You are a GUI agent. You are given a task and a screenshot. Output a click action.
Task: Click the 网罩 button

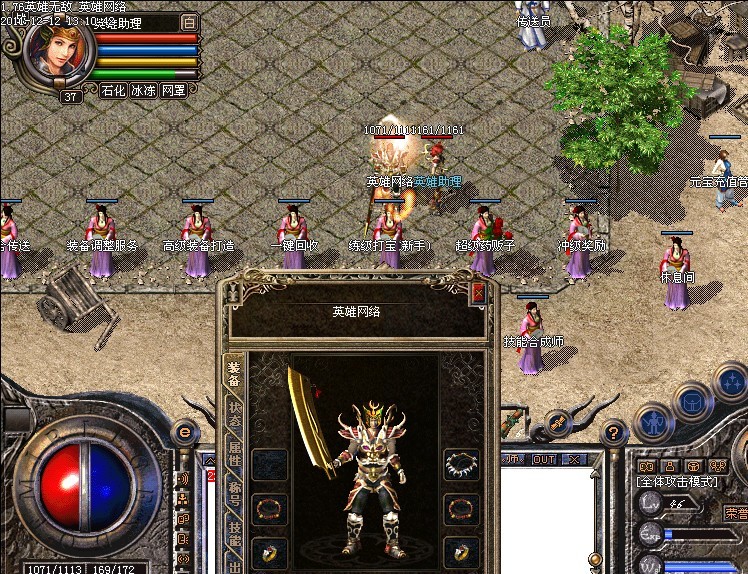pyautogui.click(x=174, y=90)
